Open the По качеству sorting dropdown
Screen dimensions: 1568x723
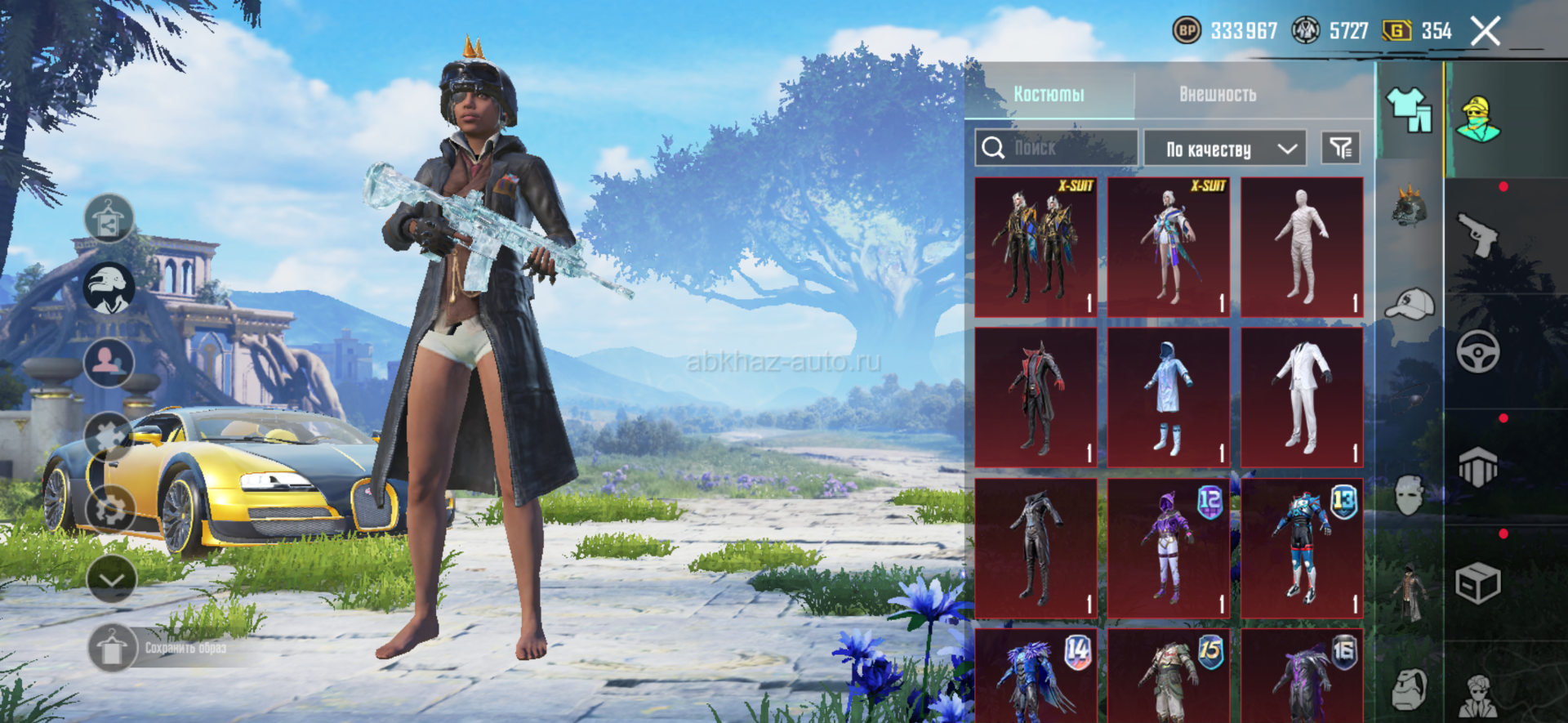(x=1224, y=149)
